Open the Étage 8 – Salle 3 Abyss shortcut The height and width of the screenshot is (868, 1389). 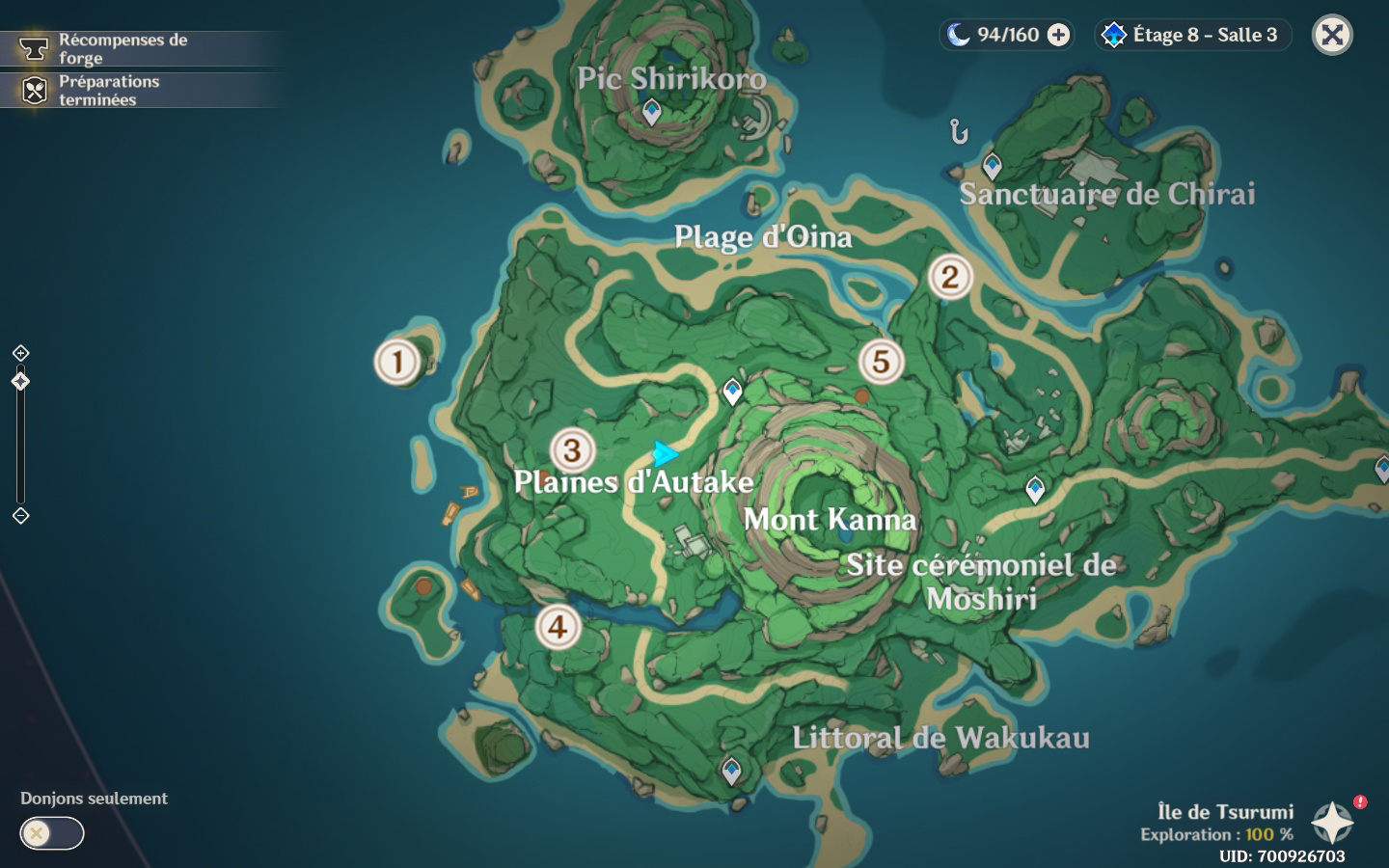point(1194,36)
